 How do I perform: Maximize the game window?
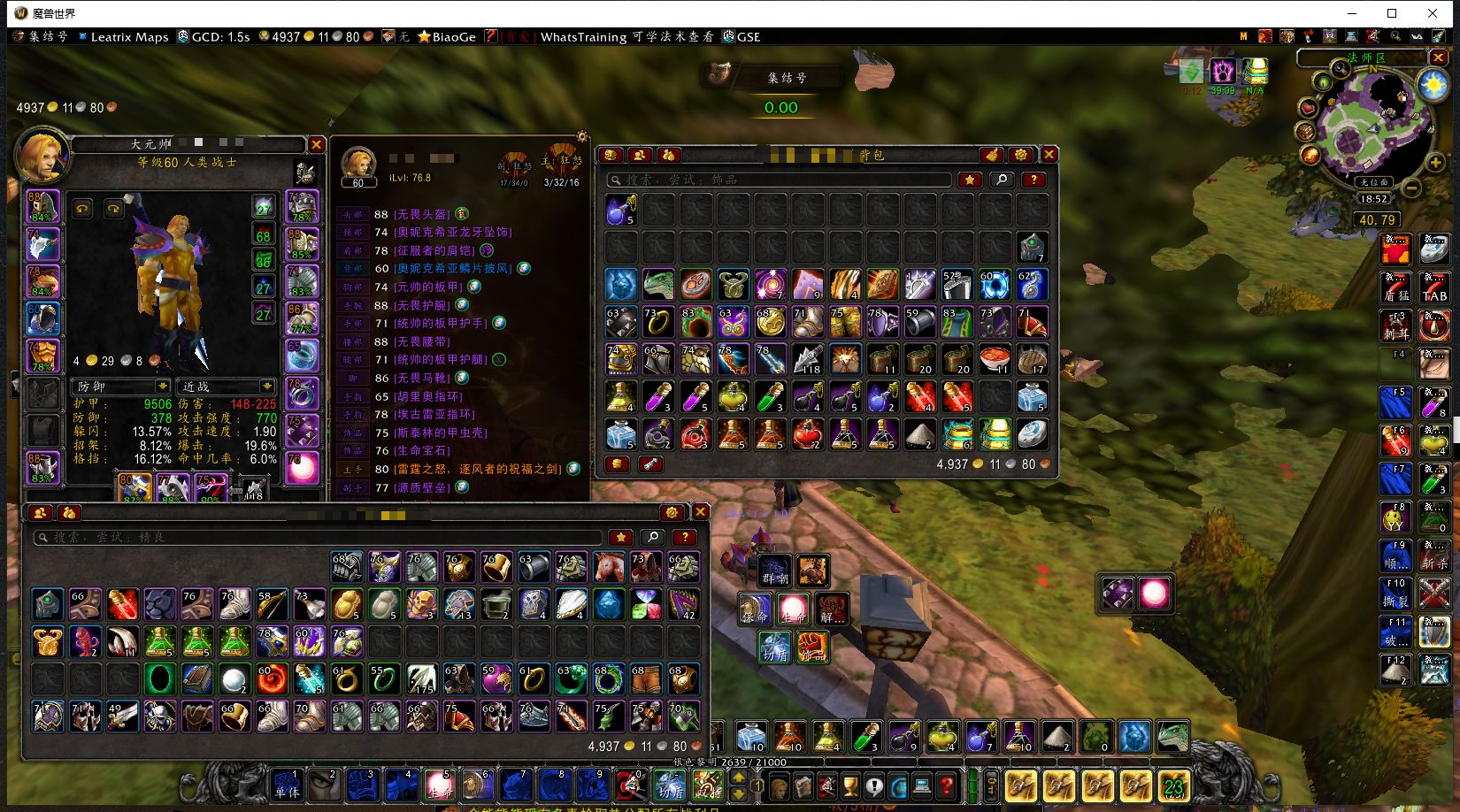[1392, 13]
